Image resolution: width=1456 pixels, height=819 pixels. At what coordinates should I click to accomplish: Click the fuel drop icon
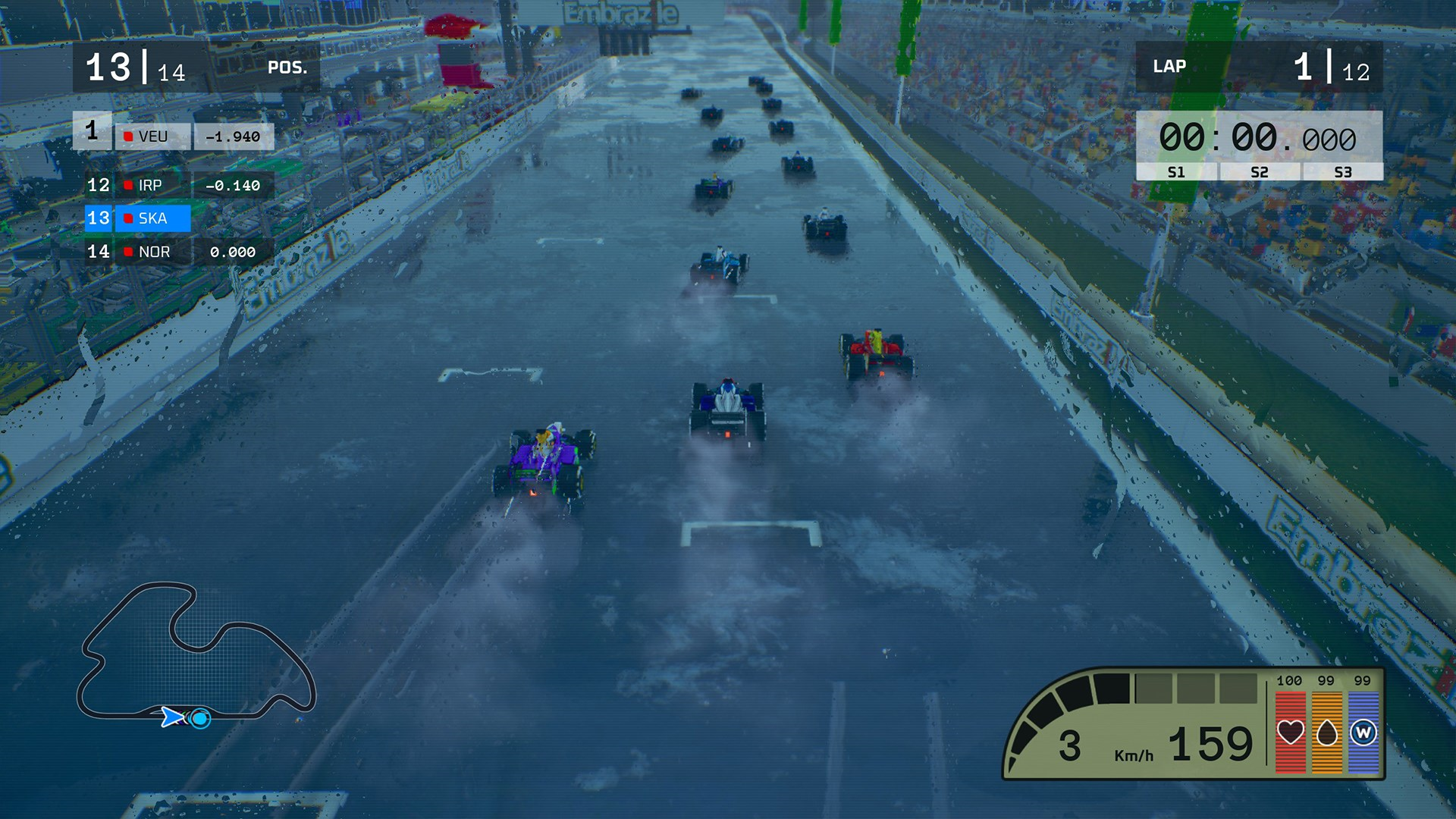pos(1327,733)
